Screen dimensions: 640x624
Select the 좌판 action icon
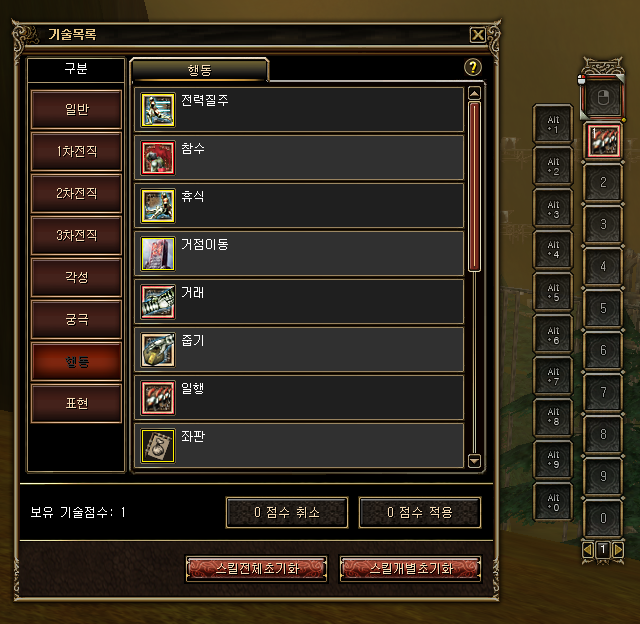click(157, 445)
